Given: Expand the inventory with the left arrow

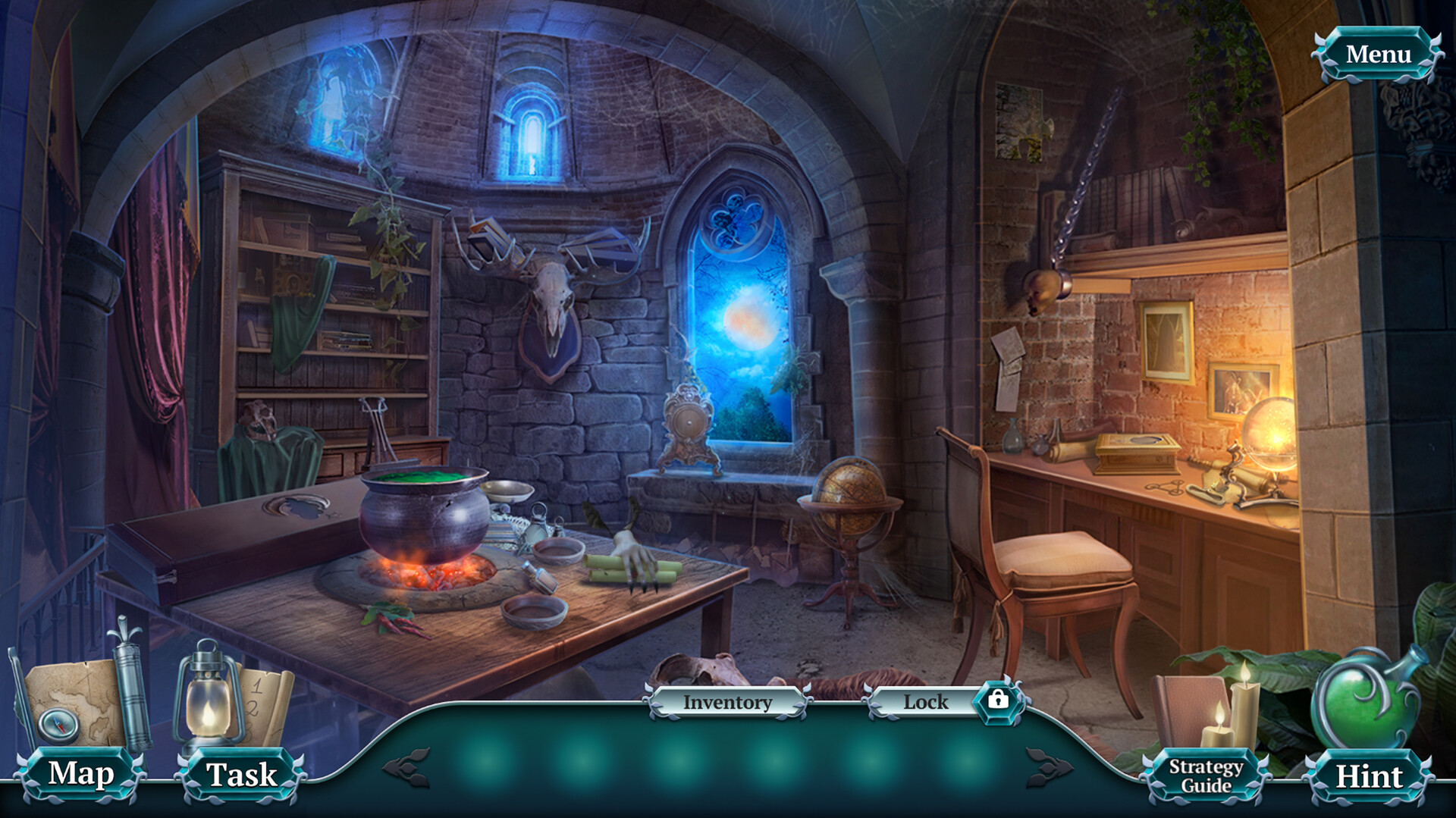Looking at the screenshot, I should pos(405,766).
